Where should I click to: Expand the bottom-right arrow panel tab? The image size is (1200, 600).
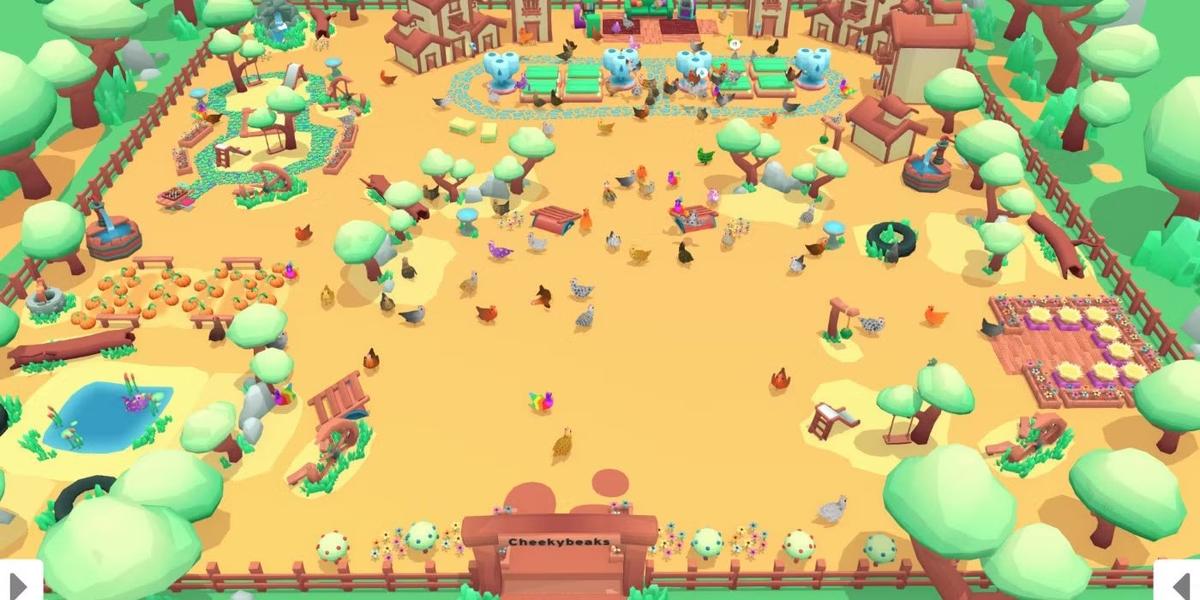(1178, 581)
